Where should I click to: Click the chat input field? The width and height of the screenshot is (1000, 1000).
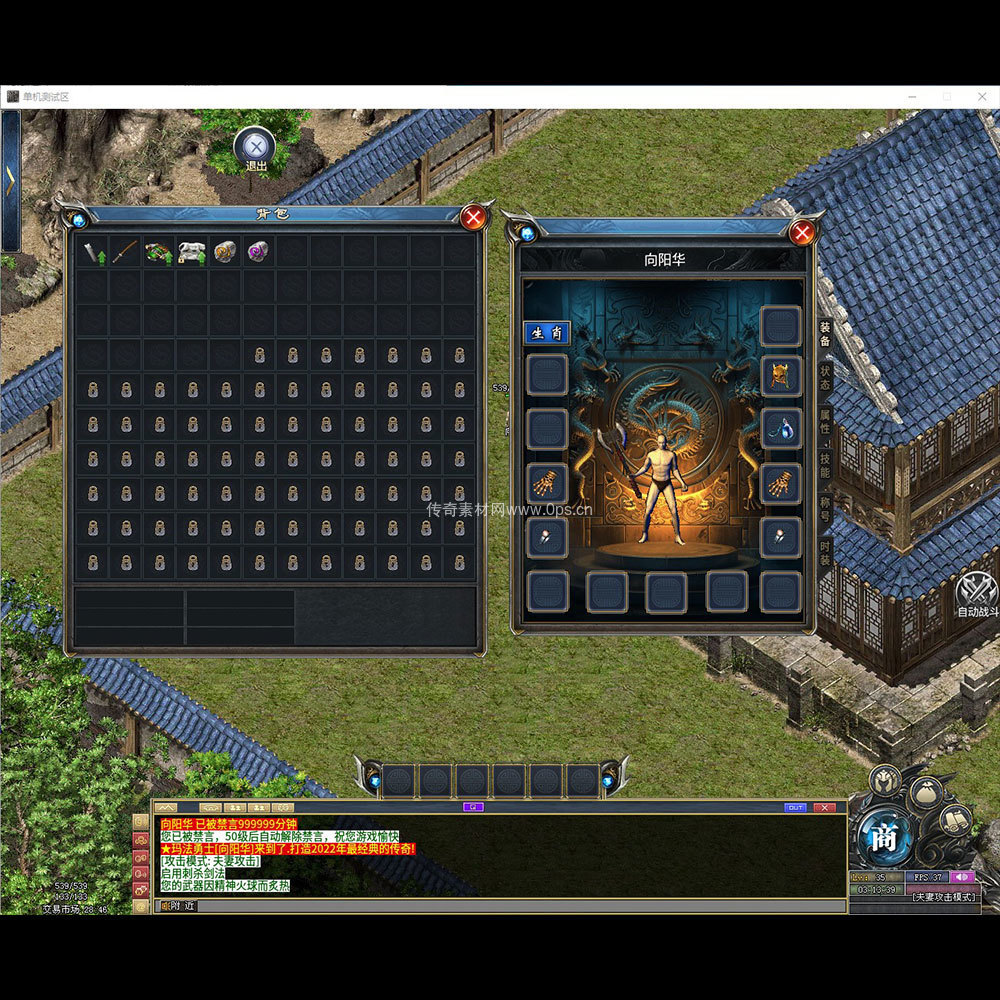tap(500, 906)
